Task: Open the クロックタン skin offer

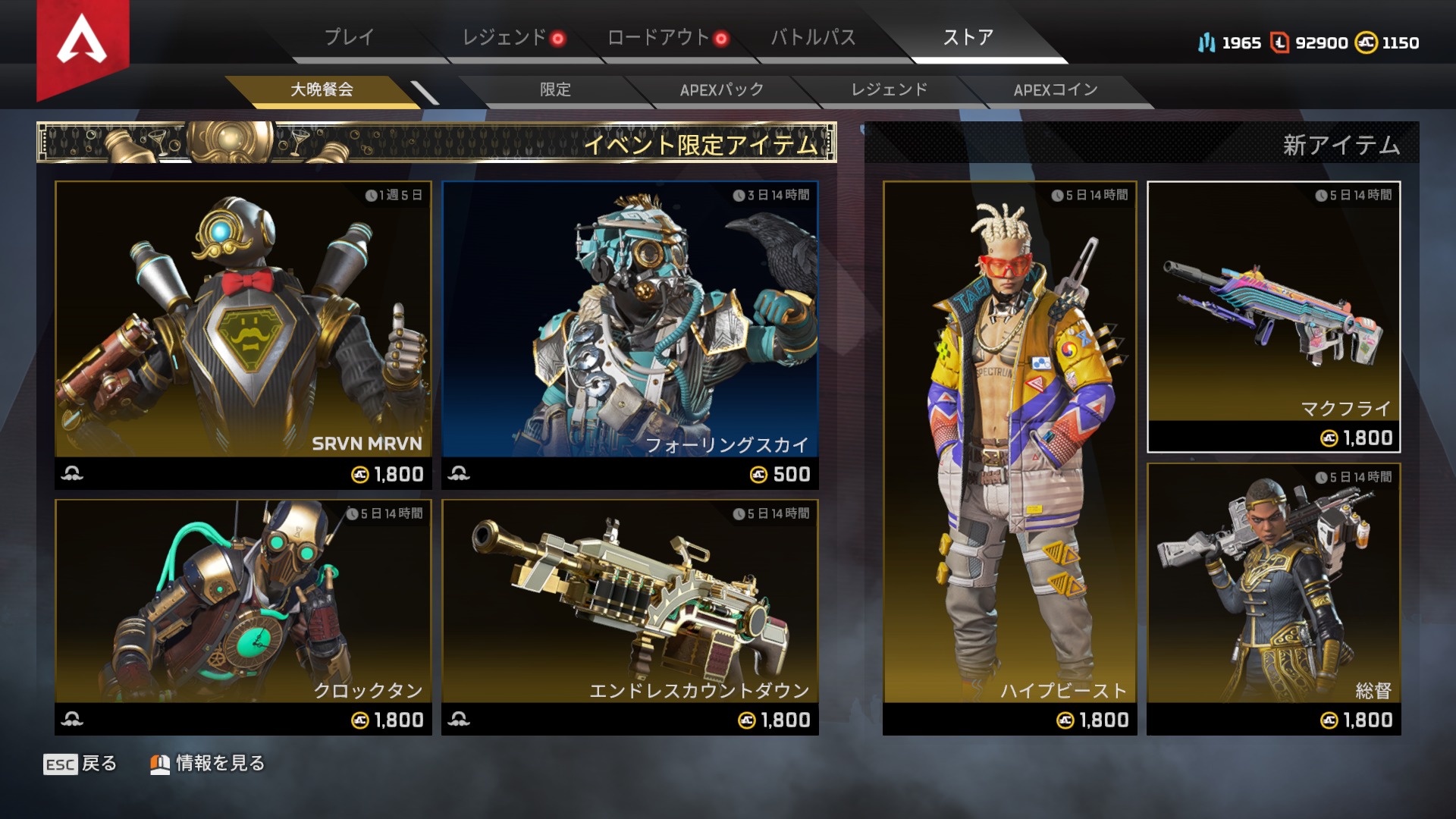Action: [243, 616]
